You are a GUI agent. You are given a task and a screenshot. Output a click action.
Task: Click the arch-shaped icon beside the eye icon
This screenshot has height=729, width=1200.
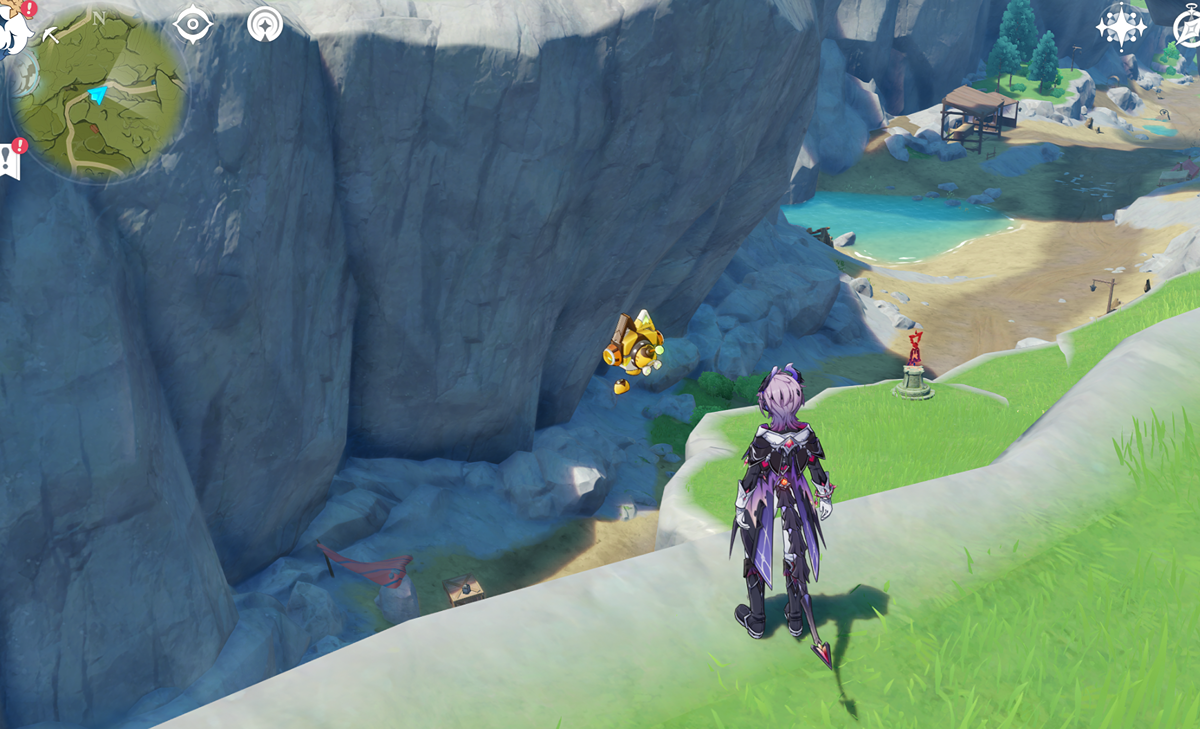point(265,23)
